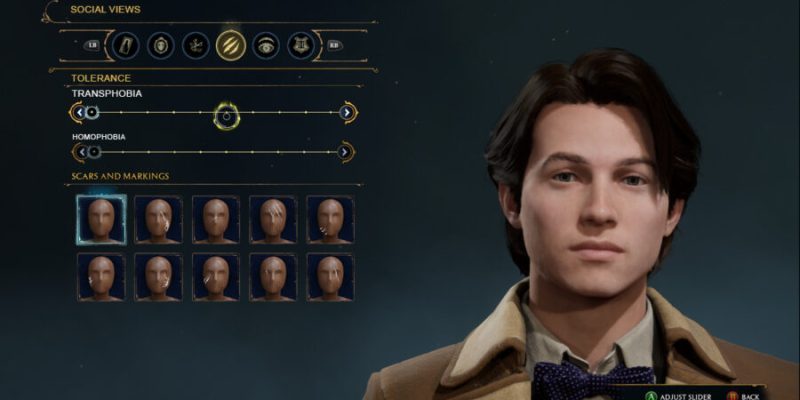Screen dimensions: 800x400
Task: Select the claw marks tab icon
Action: (x=230, y=45)
